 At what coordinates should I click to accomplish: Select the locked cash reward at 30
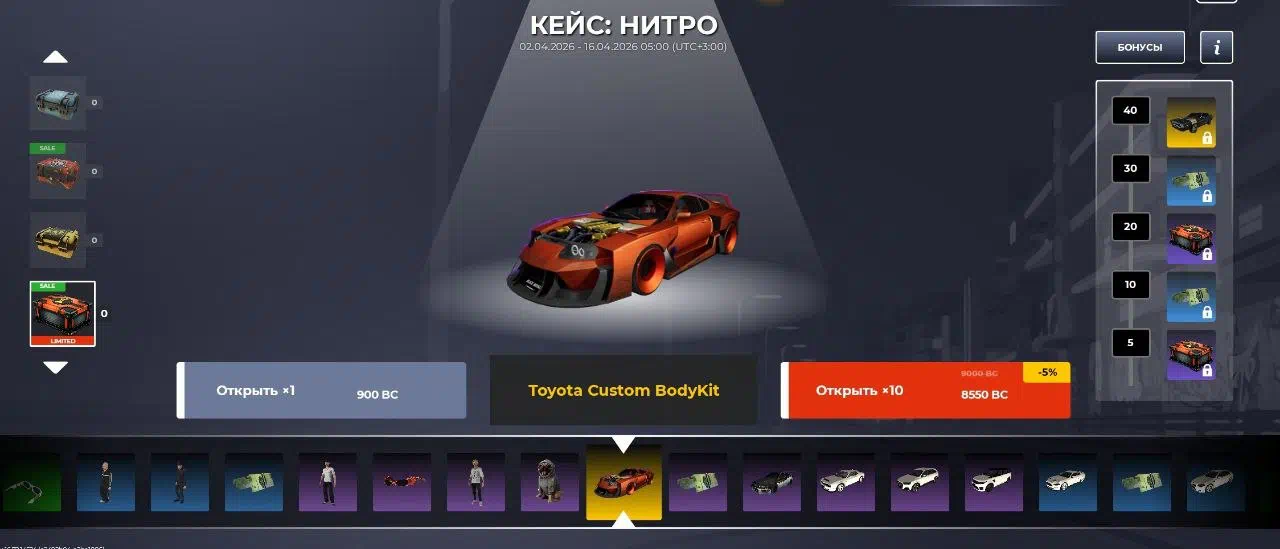click(1191, 181)
